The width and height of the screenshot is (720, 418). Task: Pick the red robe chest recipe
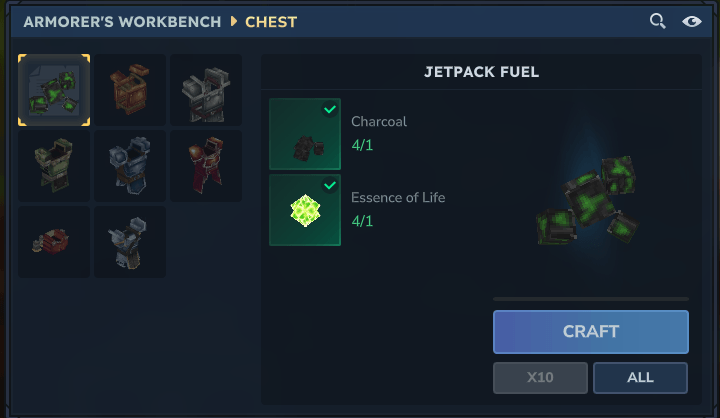point(205,166)
